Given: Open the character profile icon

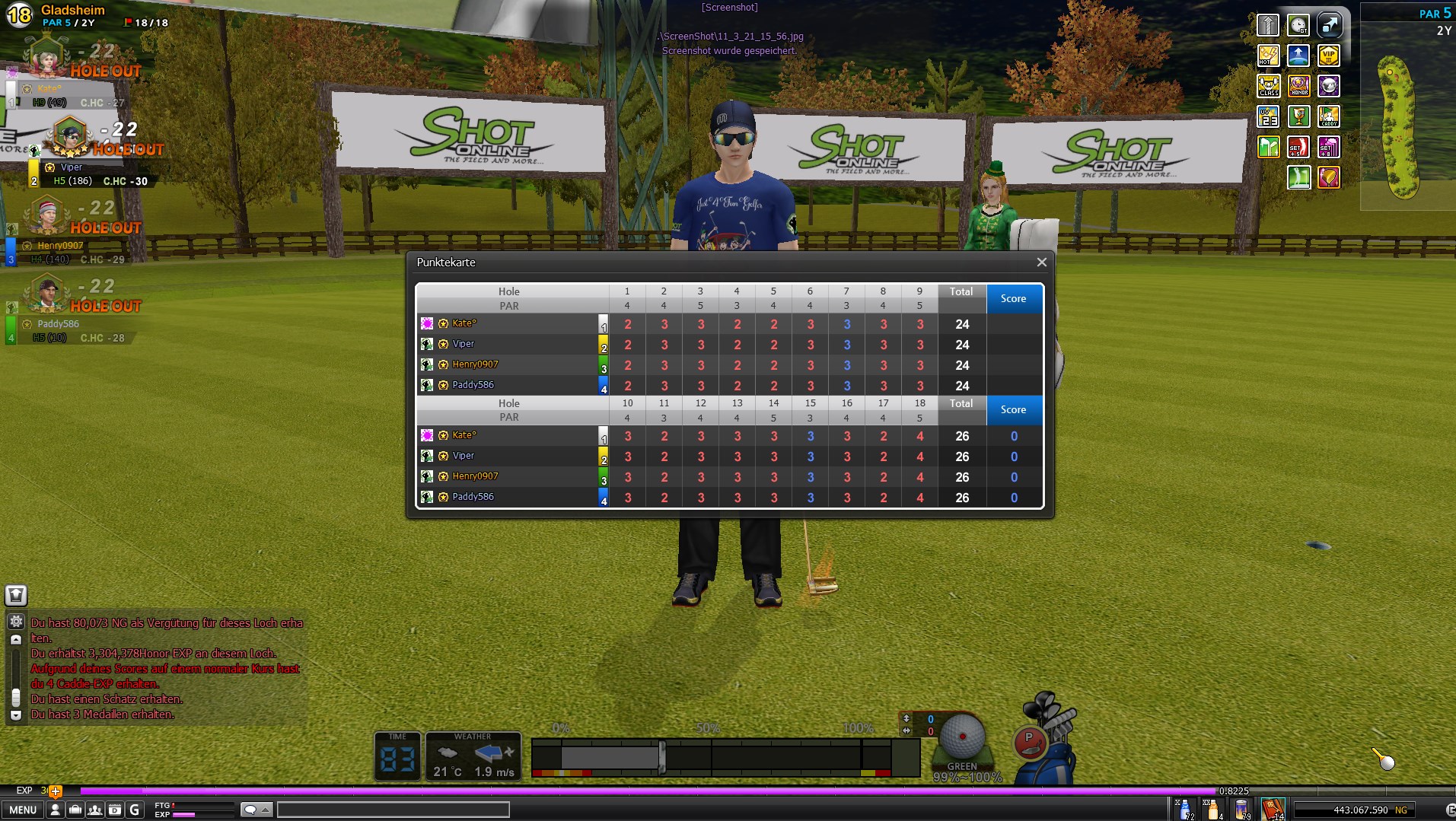Looking at the screenshot, I should pyautogui.click(x=55, y=810).
